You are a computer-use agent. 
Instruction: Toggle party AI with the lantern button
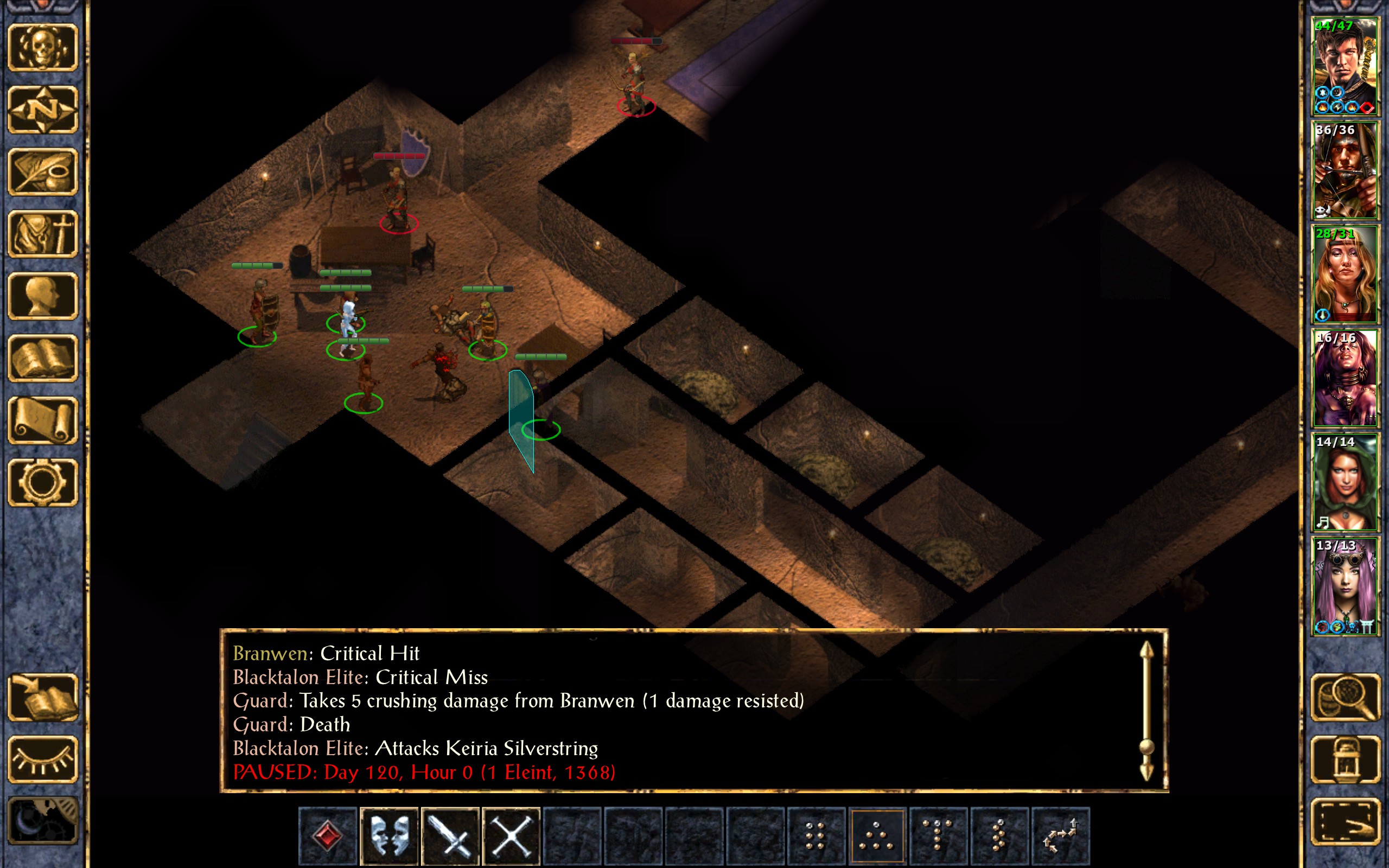[x=1345, y=759]
